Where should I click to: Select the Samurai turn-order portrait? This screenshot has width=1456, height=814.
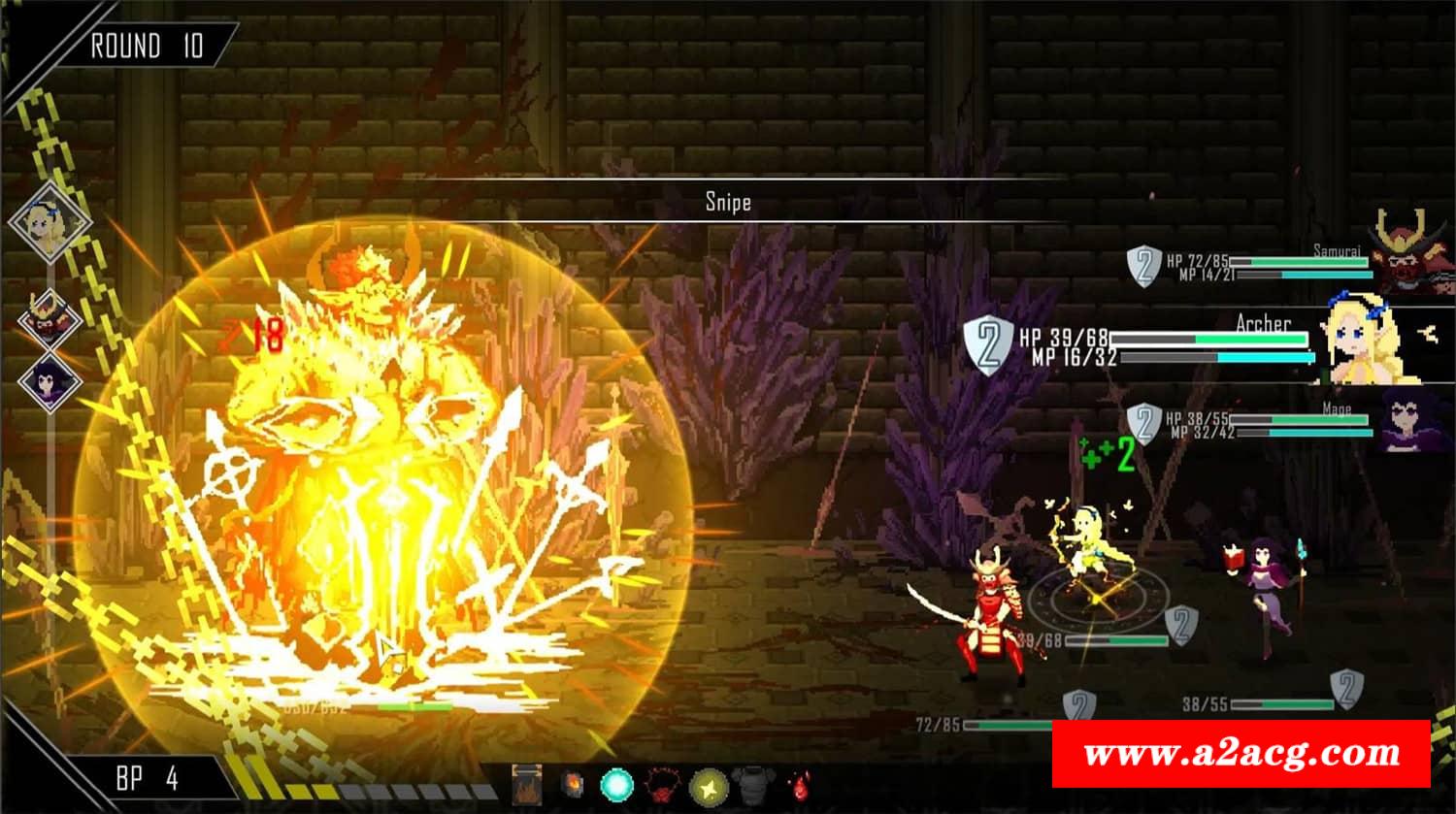click(49, 317)
